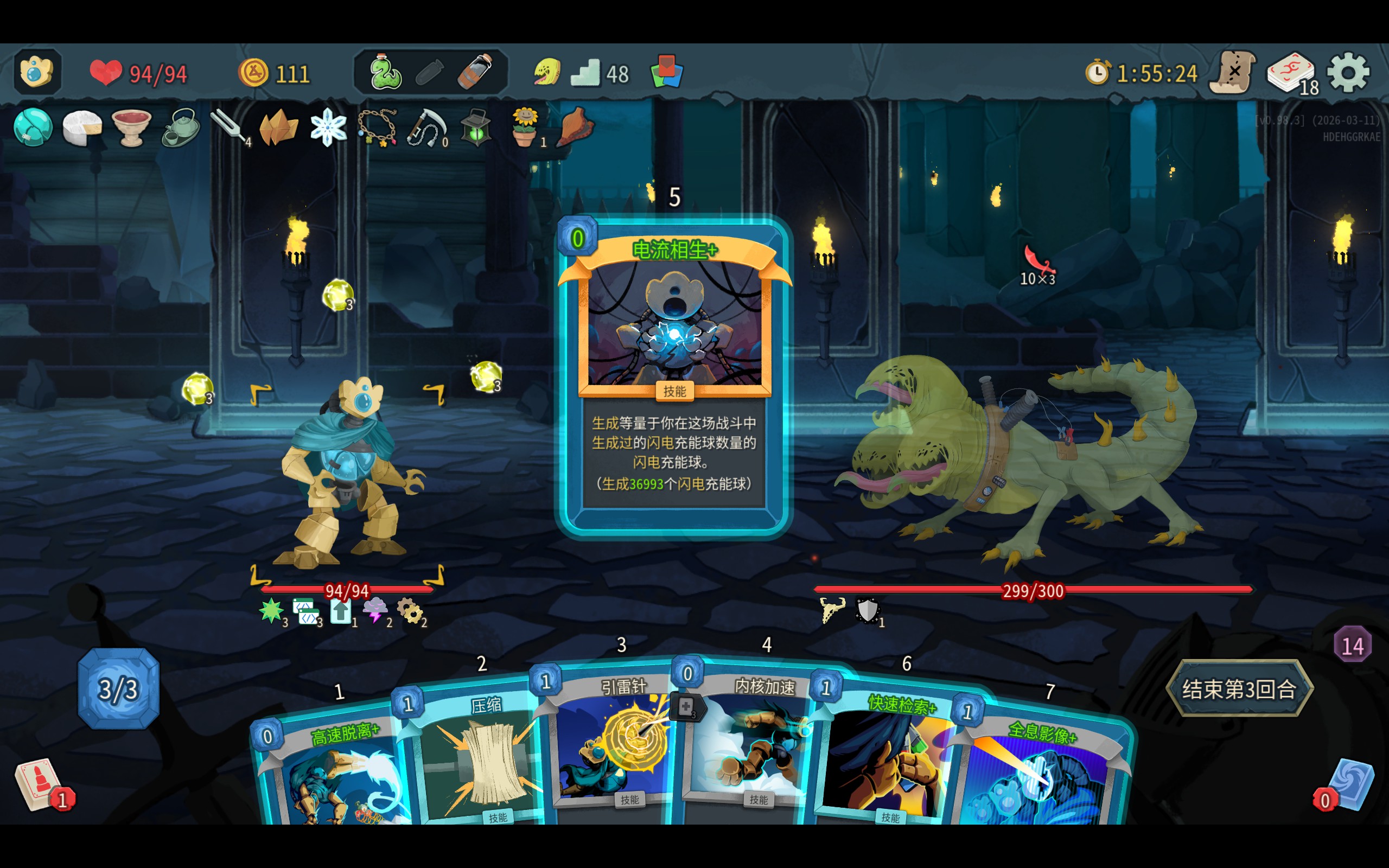The width and height of the screenshot is (1389, 868).
Task: Open the settings gear menu
Action: click(x=1348, y=73)
